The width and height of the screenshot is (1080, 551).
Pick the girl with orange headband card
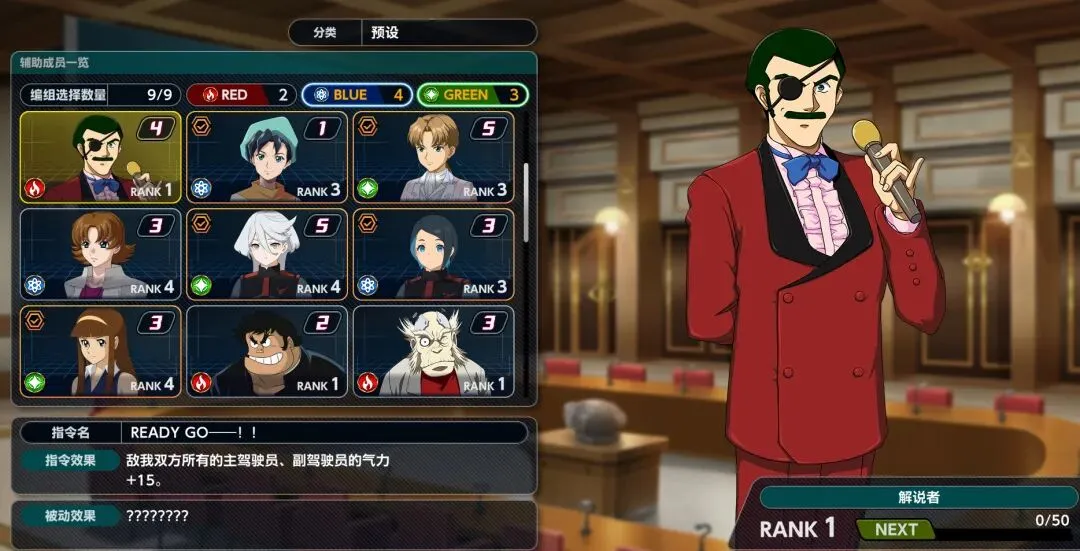(x=100, y=351)
